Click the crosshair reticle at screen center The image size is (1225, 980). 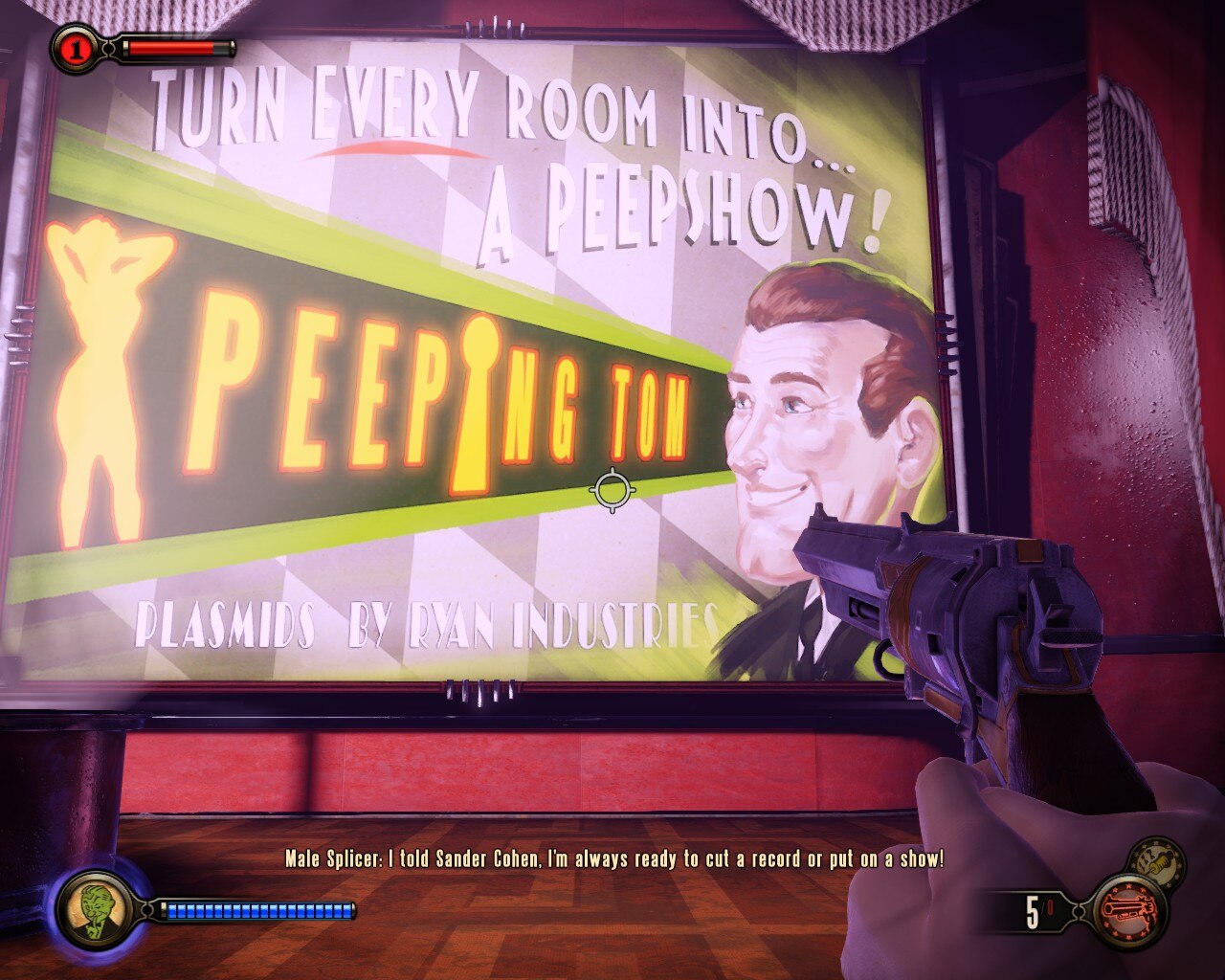tap(613, 491)
